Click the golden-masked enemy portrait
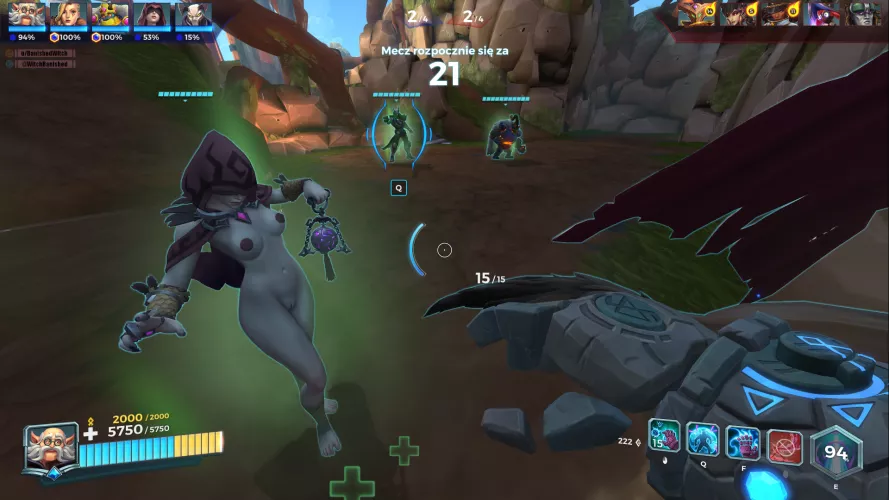Screen dimensions: 889x500 click(692, 13)
